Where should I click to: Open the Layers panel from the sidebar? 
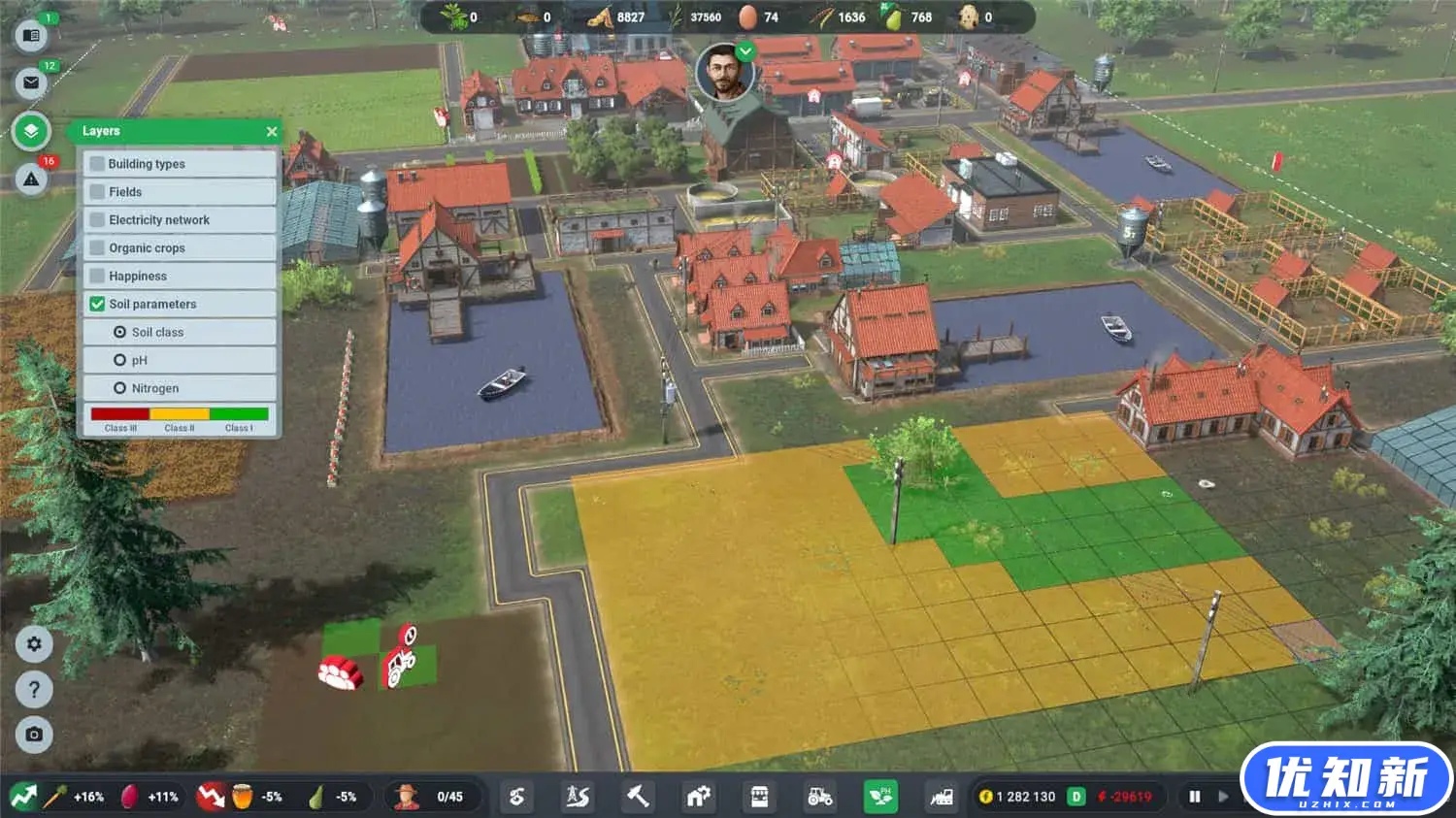32,131
